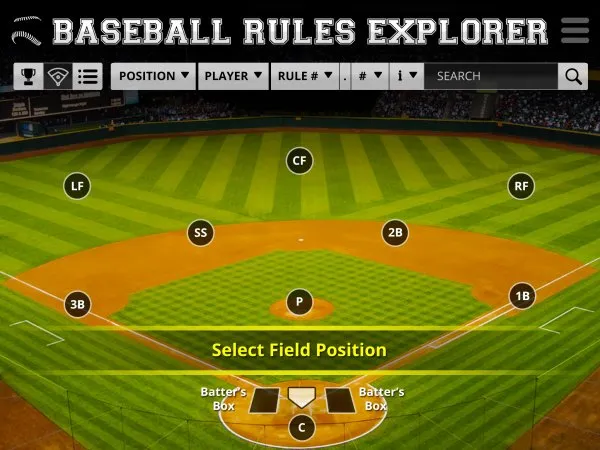Select the SS shortstop position

(x=200, y=233)
